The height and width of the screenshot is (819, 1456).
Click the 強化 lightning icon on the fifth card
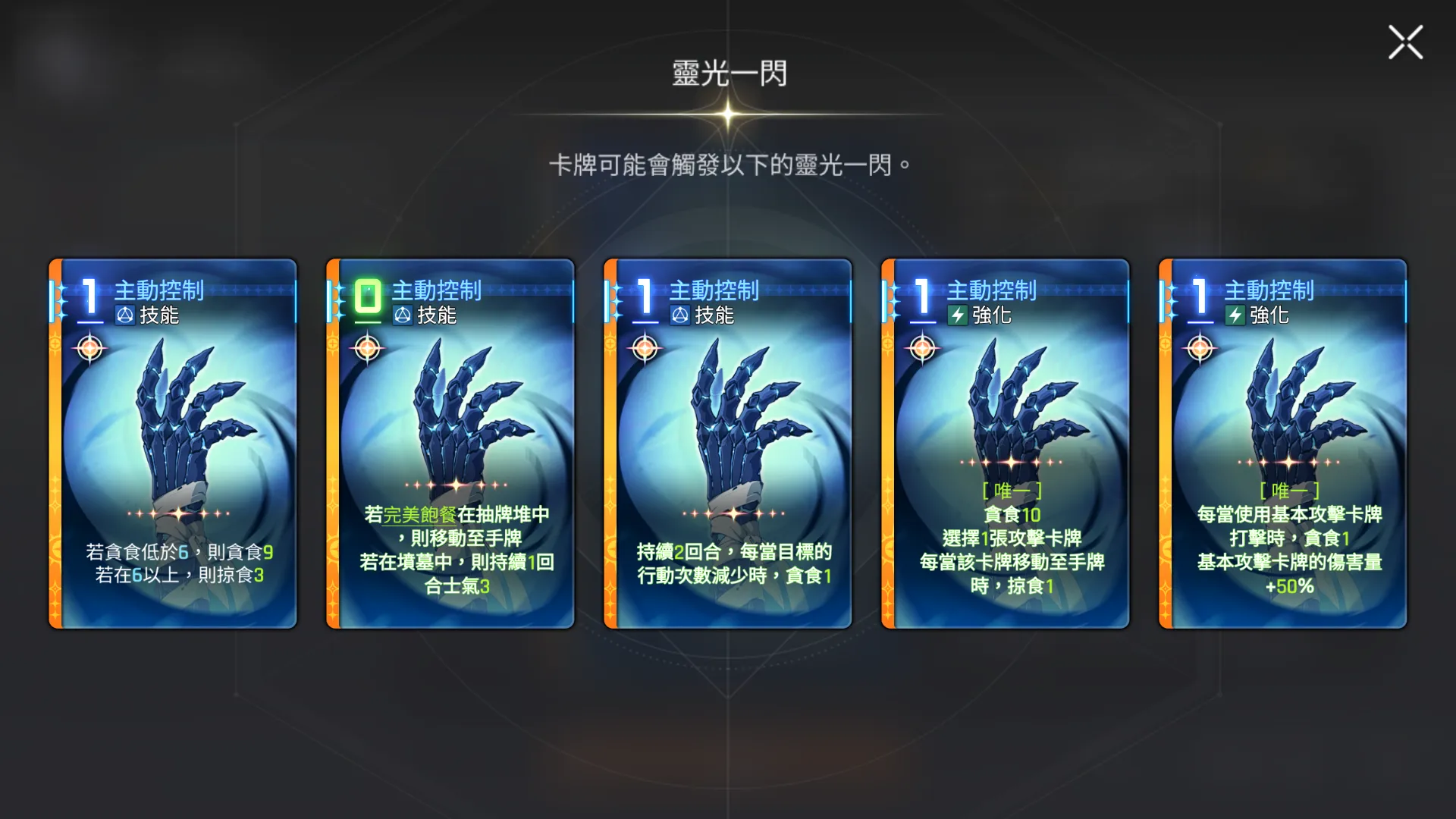(1237, 316)
